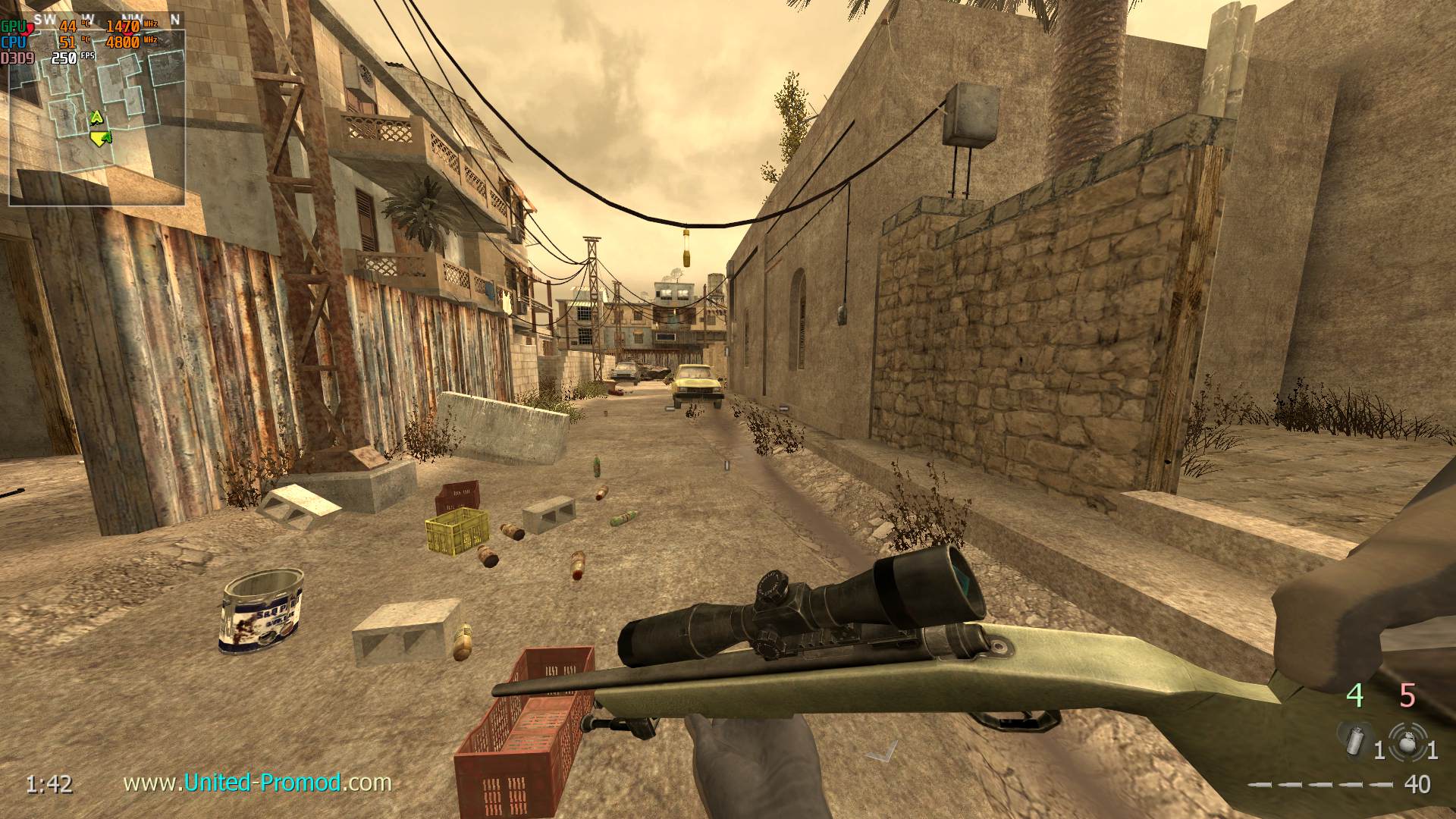The image size is (1456, 819).
Task: Select the frag grenade icon
Action: click(1407, 740)
